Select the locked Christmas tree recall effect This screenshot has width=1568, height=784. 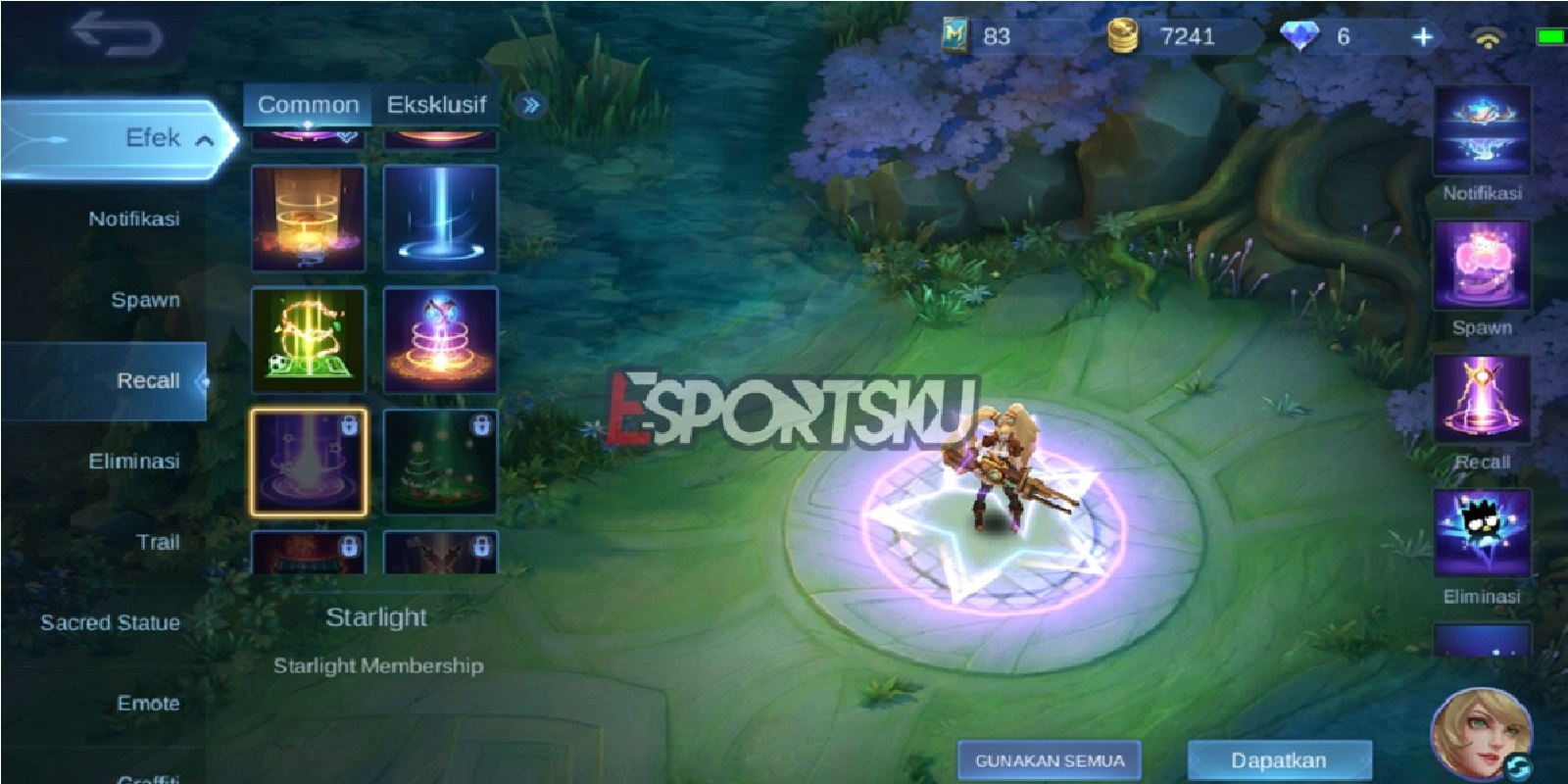coord(442,461)
